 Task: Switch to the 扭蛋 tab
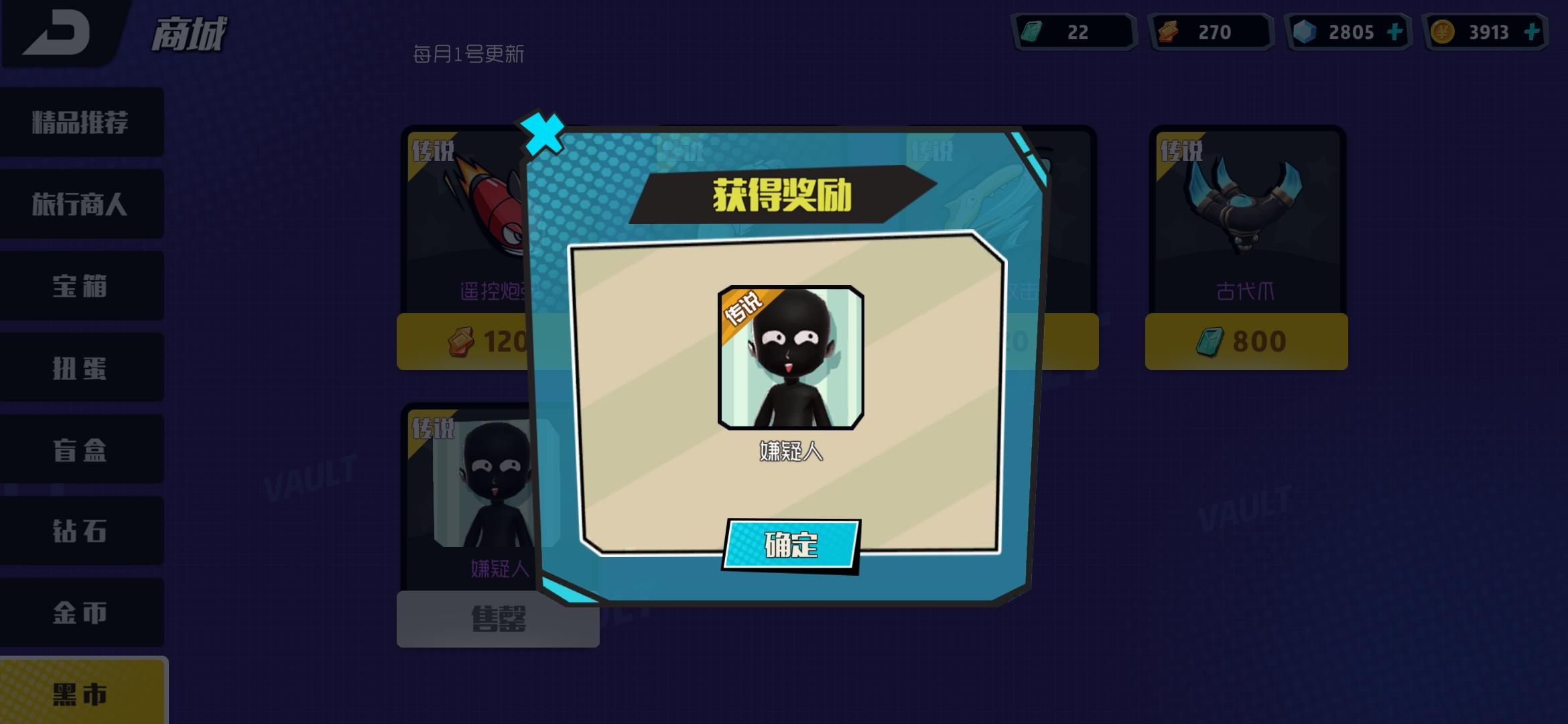click(82, 367)
